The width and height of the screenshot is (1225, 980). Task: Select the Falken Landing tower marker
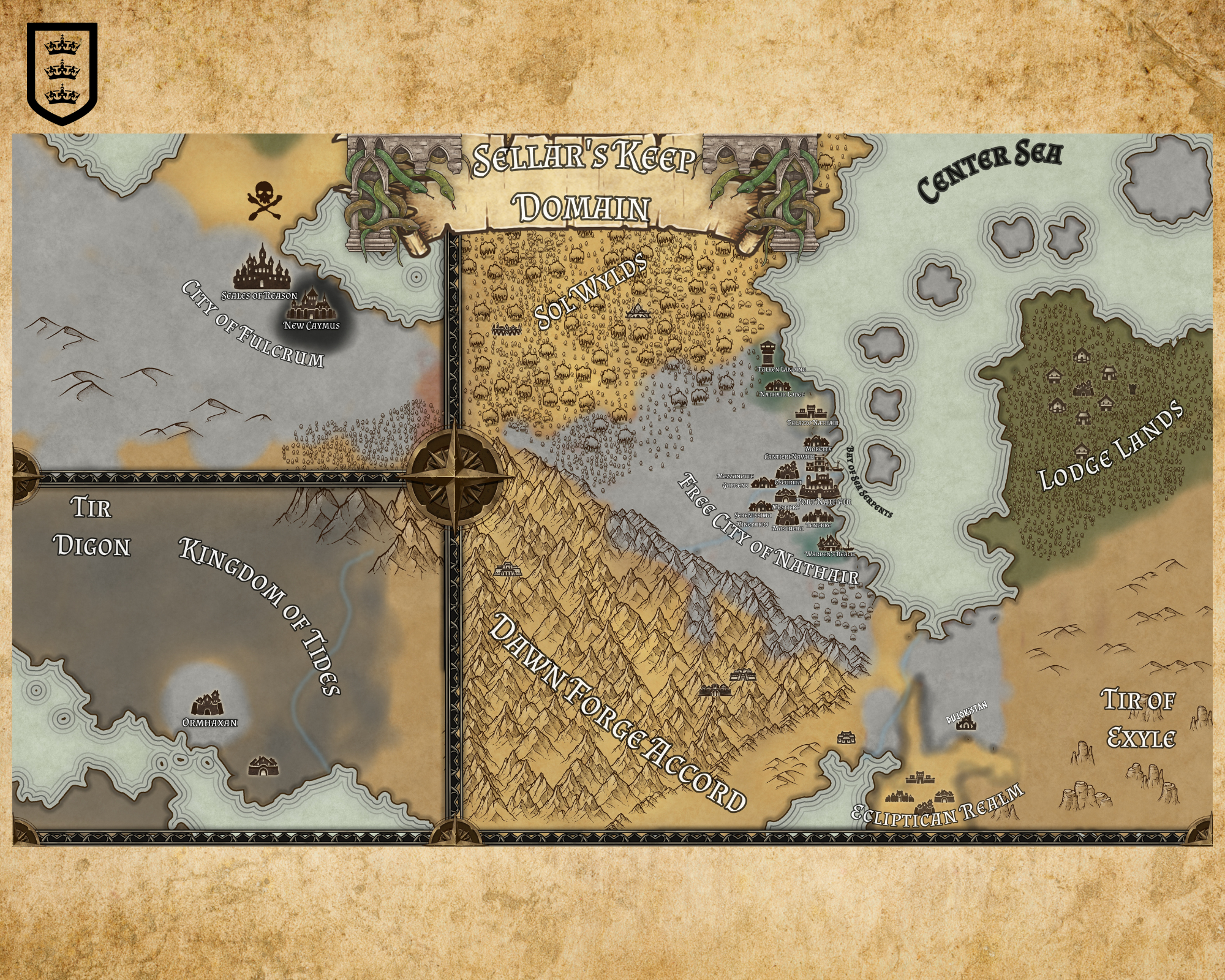pyautogui.click(x=768, y=353)
